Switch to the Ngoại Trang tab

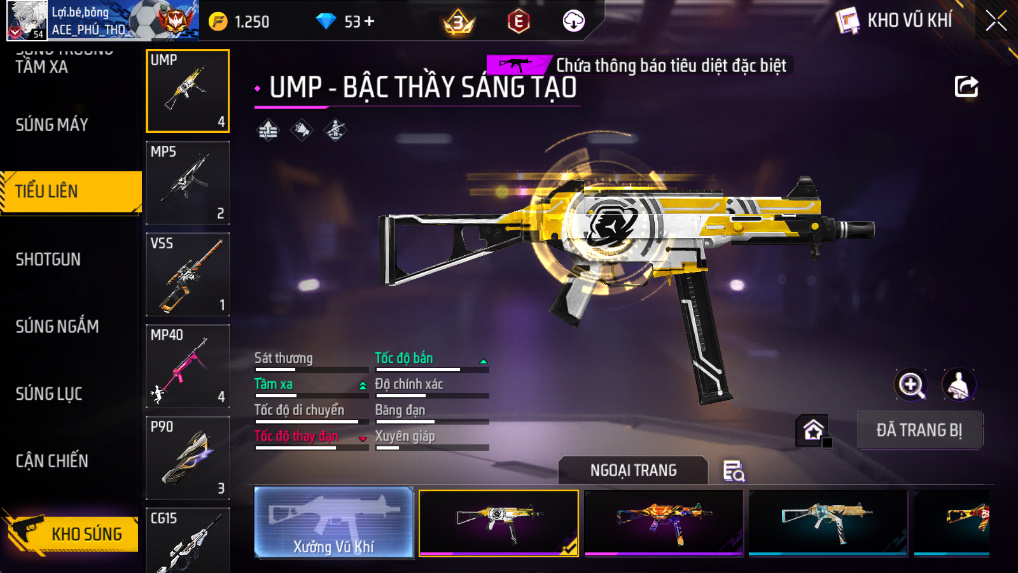point(633,470)
